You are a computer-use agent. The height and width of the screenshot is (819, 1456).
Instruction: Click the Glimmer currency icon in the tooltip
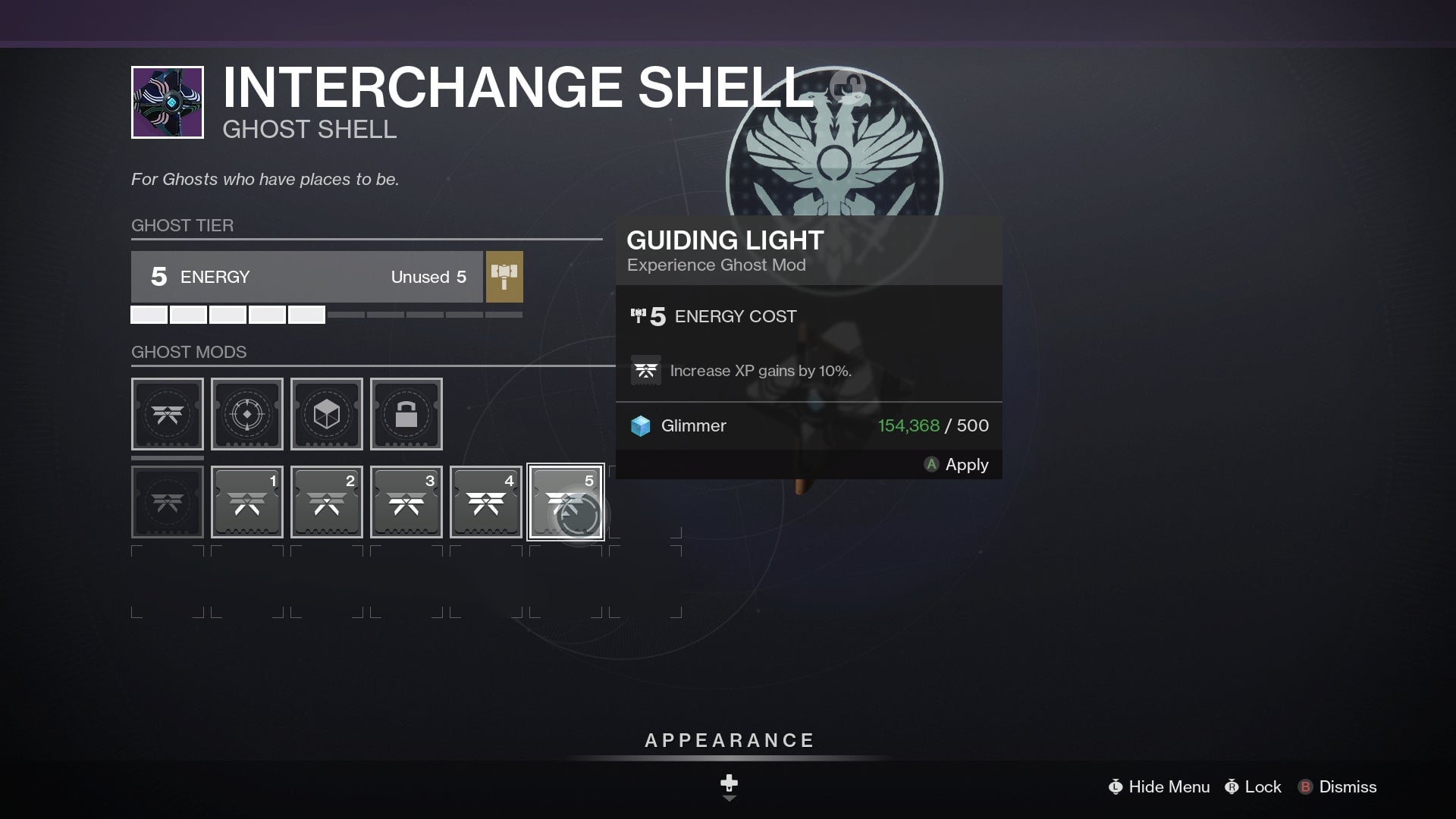(x=643, y=425)
